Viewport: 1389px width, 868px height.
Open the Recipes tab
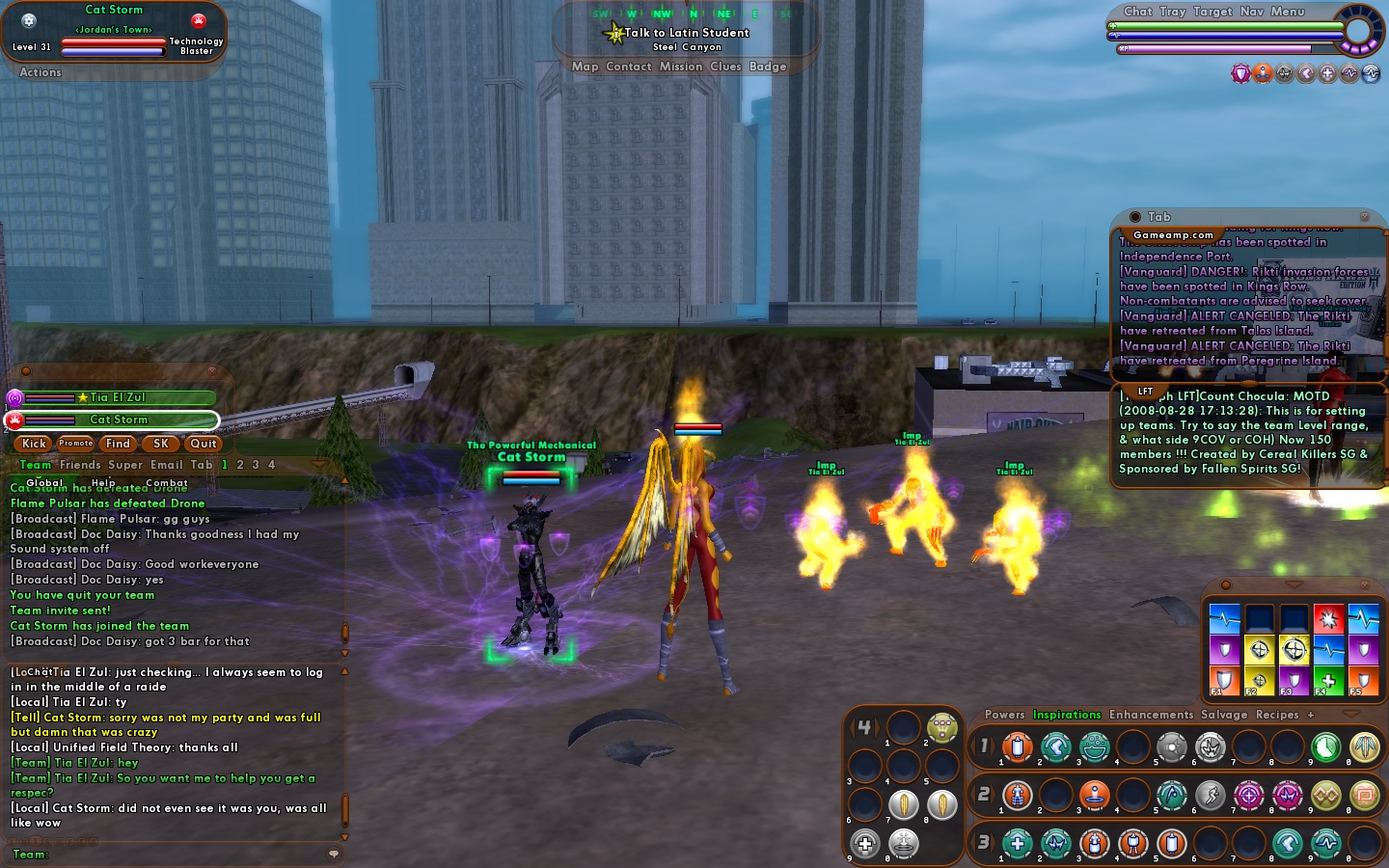(1277, 715)
